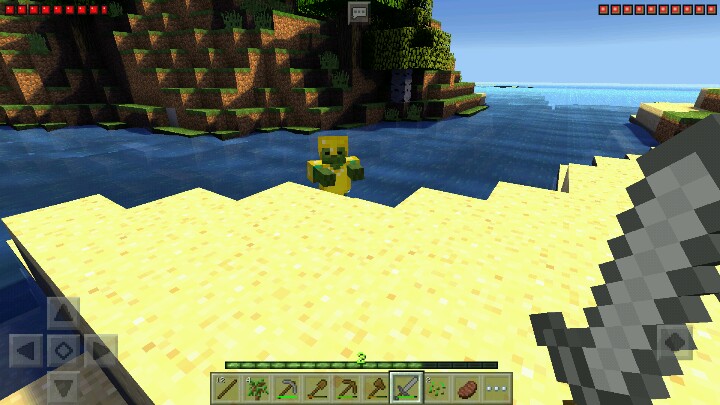Image resolution: width=720 pixels, height=405 pixels.
Task: Tap the move backward arrow
Action: tap(63, 387)
